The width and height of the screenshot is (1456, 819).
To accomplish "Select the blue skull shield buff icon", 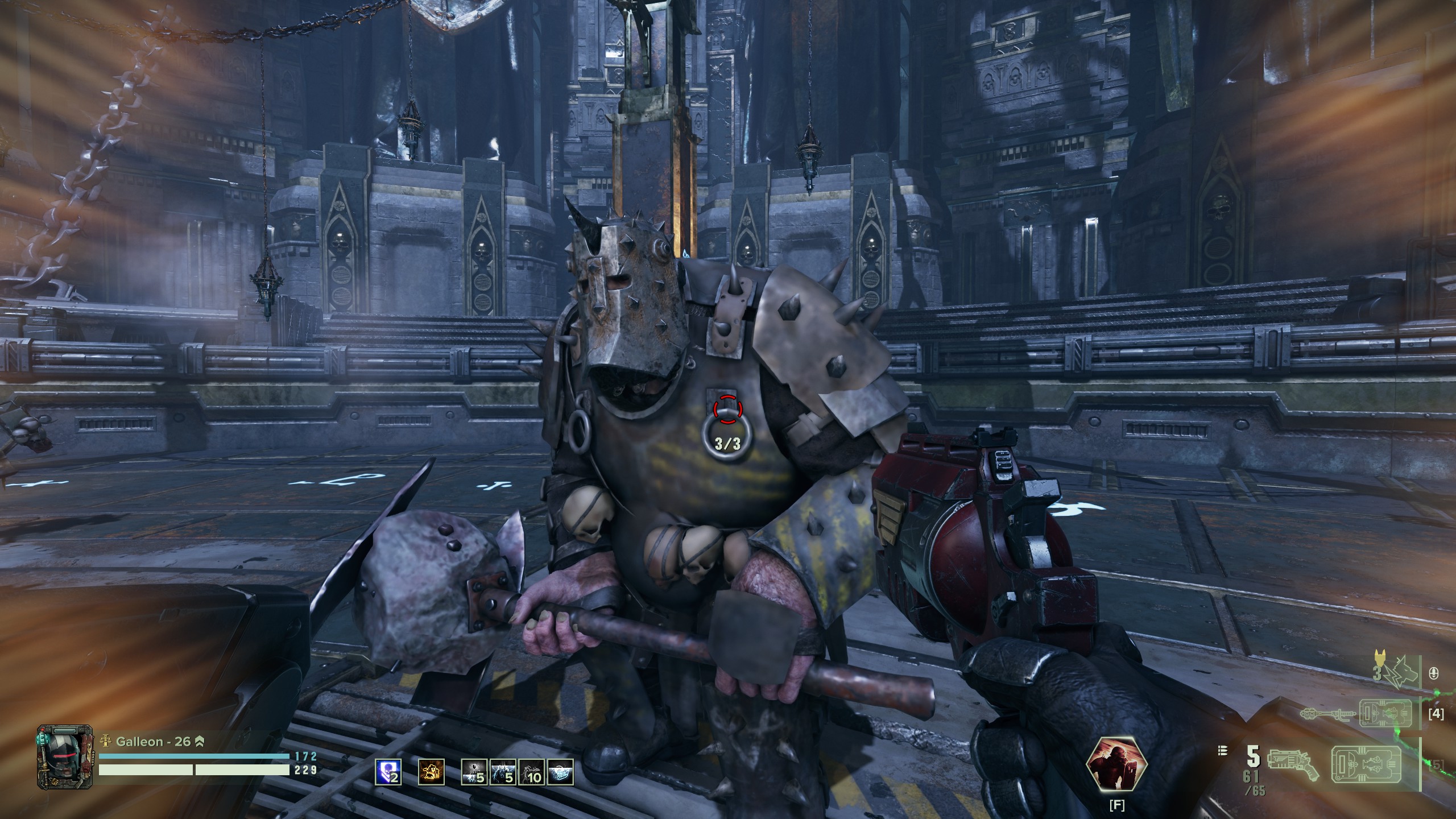I will point(388,773).
